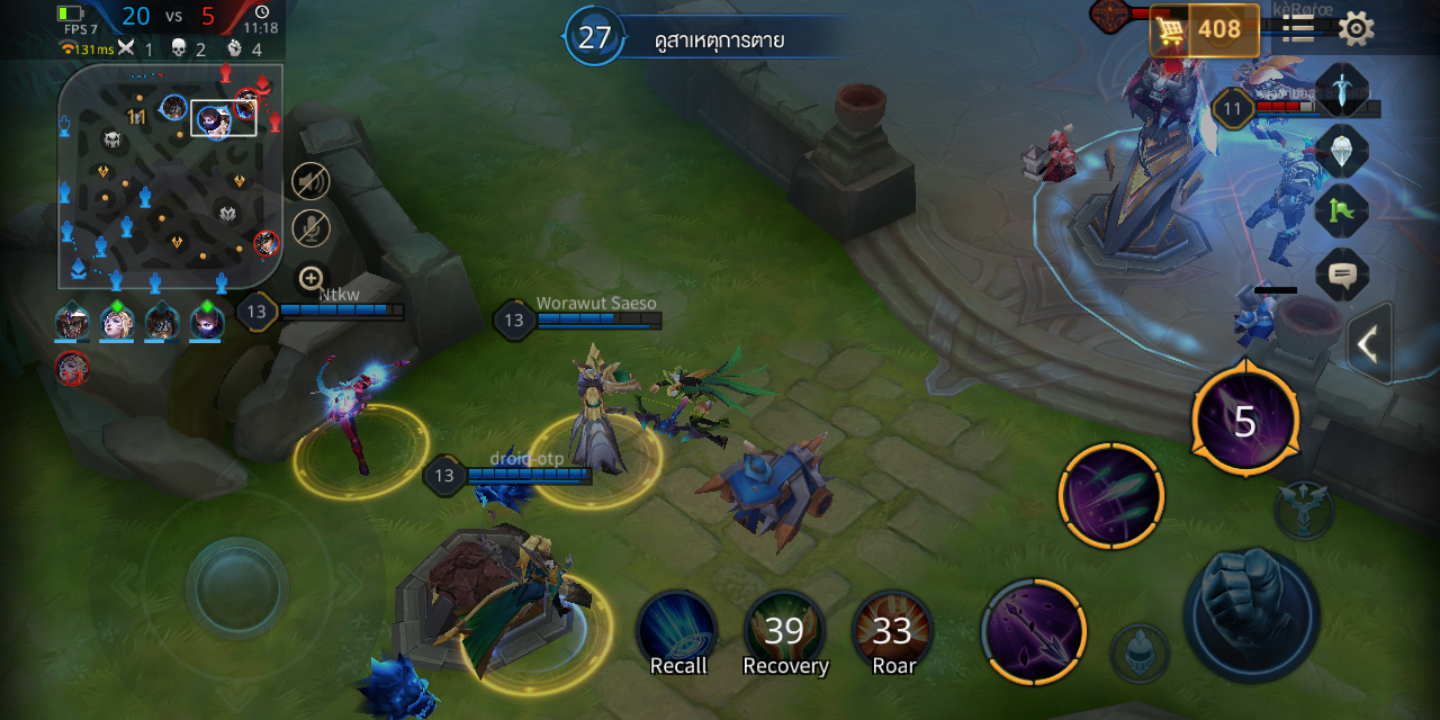Toggle the muted speaker icon

[x=311, y=181]
